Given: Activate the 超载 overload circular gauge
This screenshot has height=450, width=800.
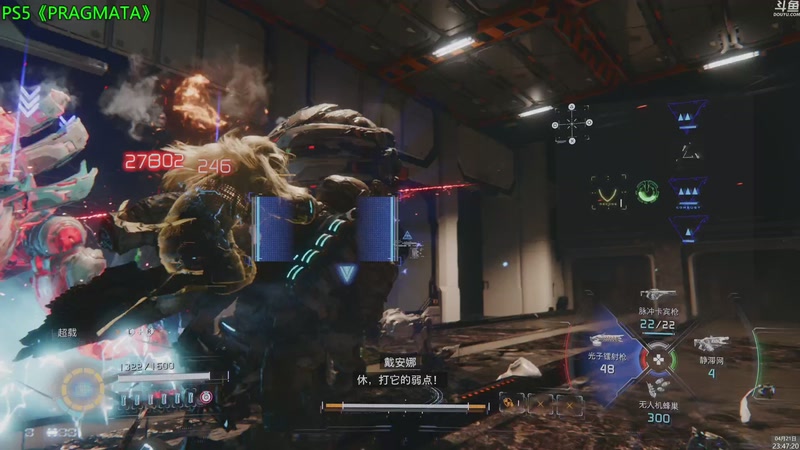Looking at the screenshot, I should point(82,386).
